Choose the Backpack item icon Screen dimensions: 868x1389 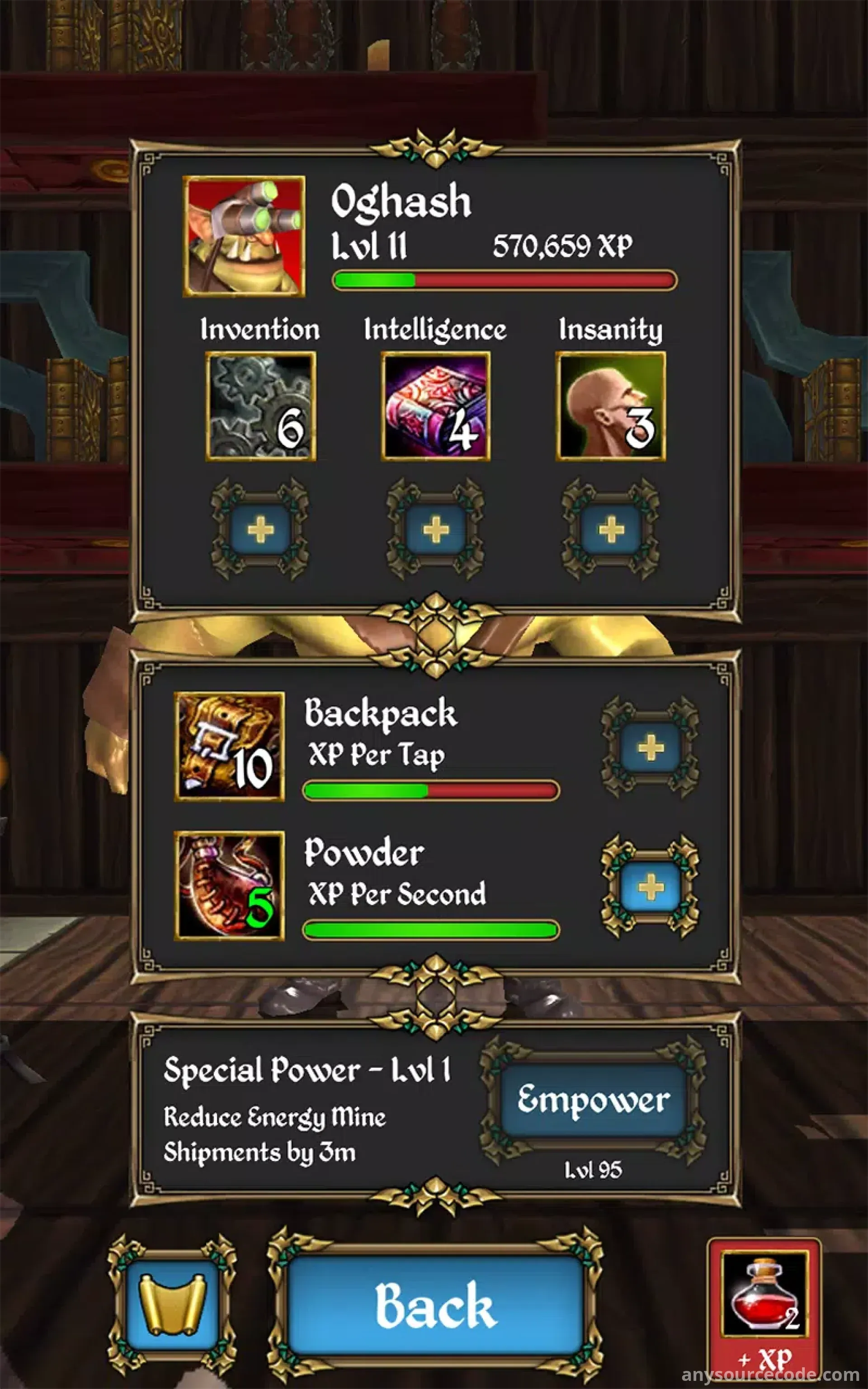229,746
